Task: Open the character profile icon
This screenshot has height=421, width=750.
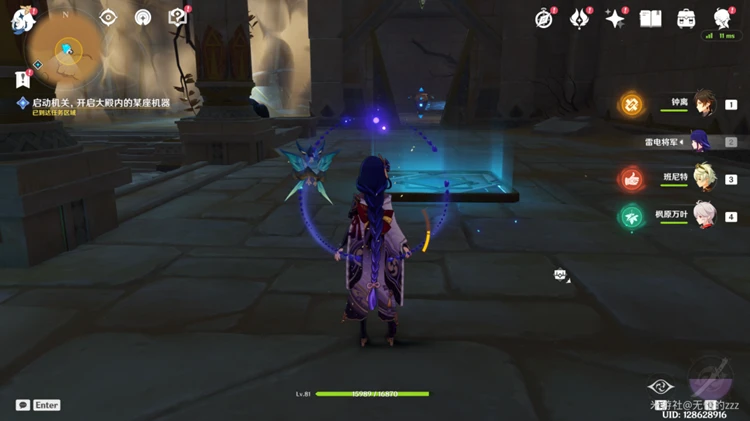Action: 722,18
